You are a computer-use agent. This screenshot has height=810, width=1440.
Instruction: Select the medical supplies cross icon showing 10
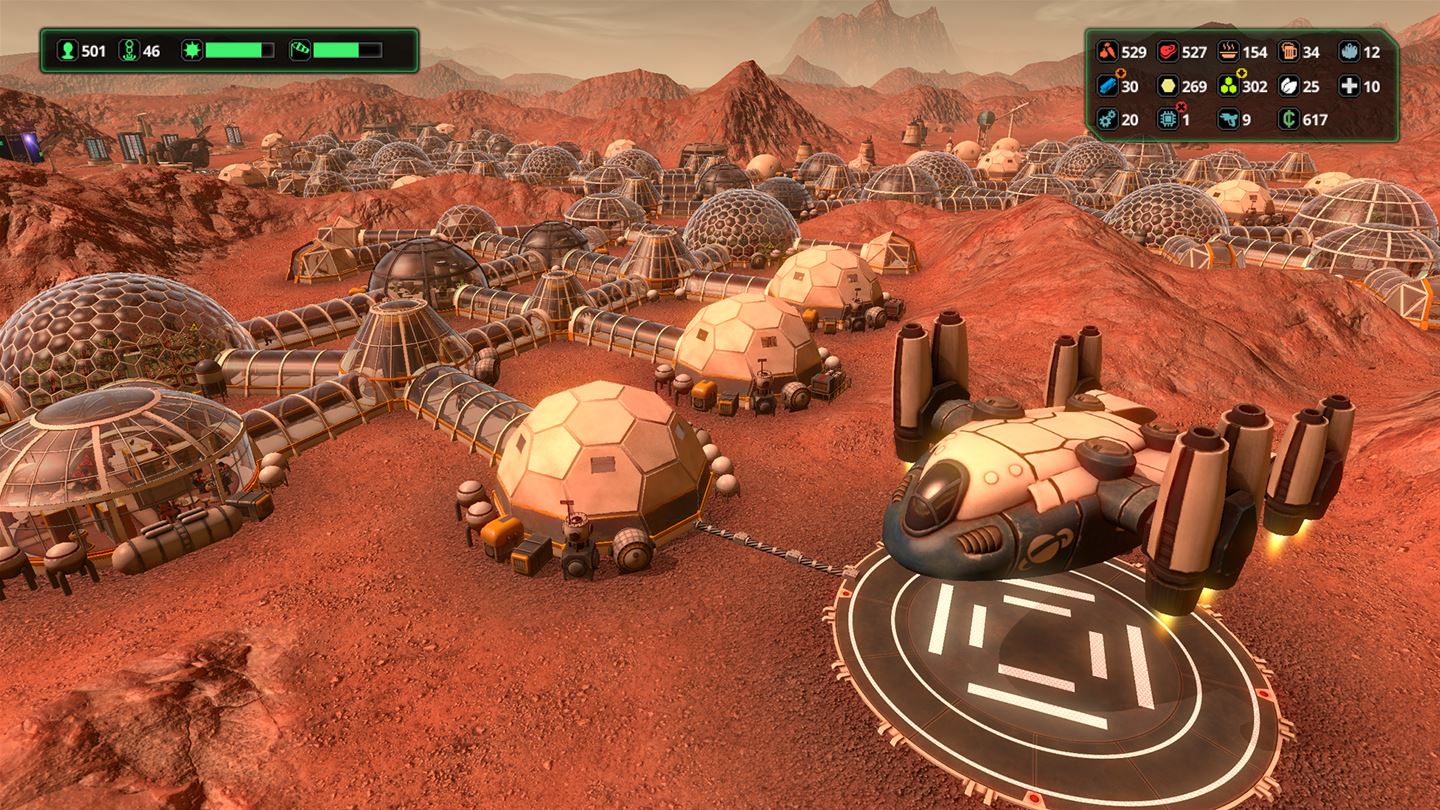coord(1349,85)
